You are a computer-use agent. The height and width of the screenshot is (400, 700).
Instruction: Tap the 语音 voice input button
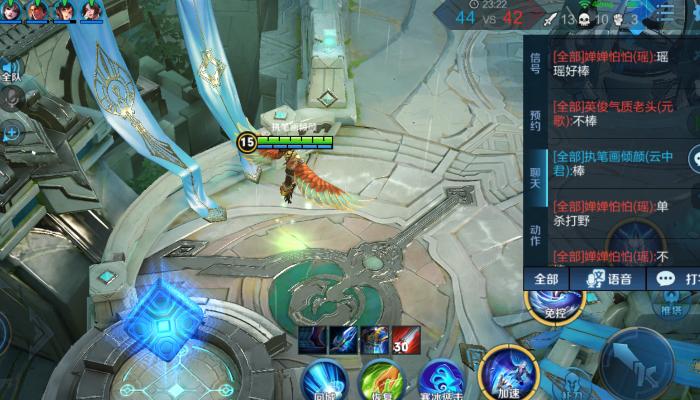pos(608,279)
